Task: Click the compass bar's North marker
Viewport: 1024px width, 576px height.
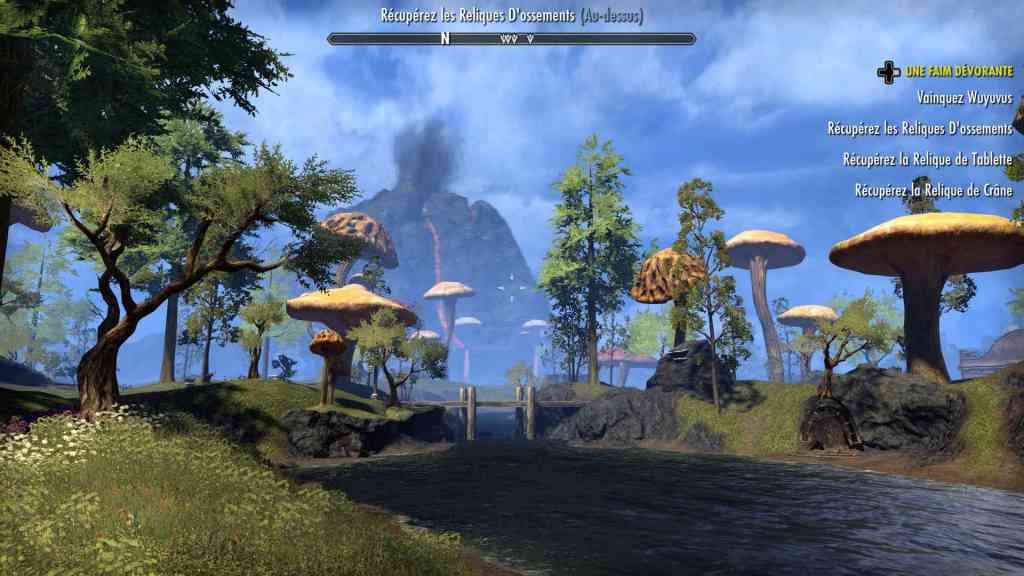Action: [446, 39]
